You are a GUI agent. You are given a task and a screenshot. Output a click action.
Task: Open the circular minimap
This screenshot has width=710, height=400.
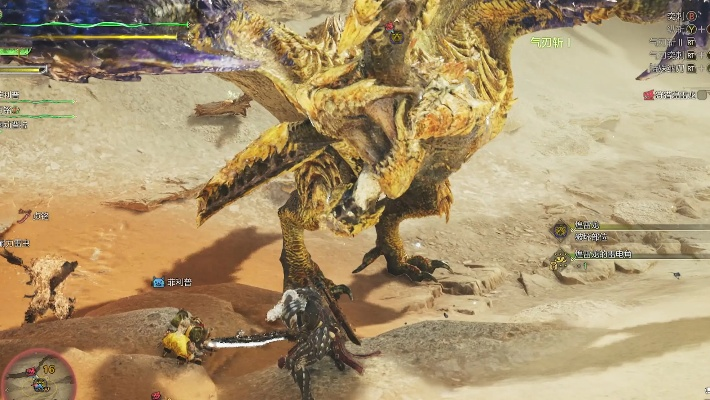(x=38, y=376)
